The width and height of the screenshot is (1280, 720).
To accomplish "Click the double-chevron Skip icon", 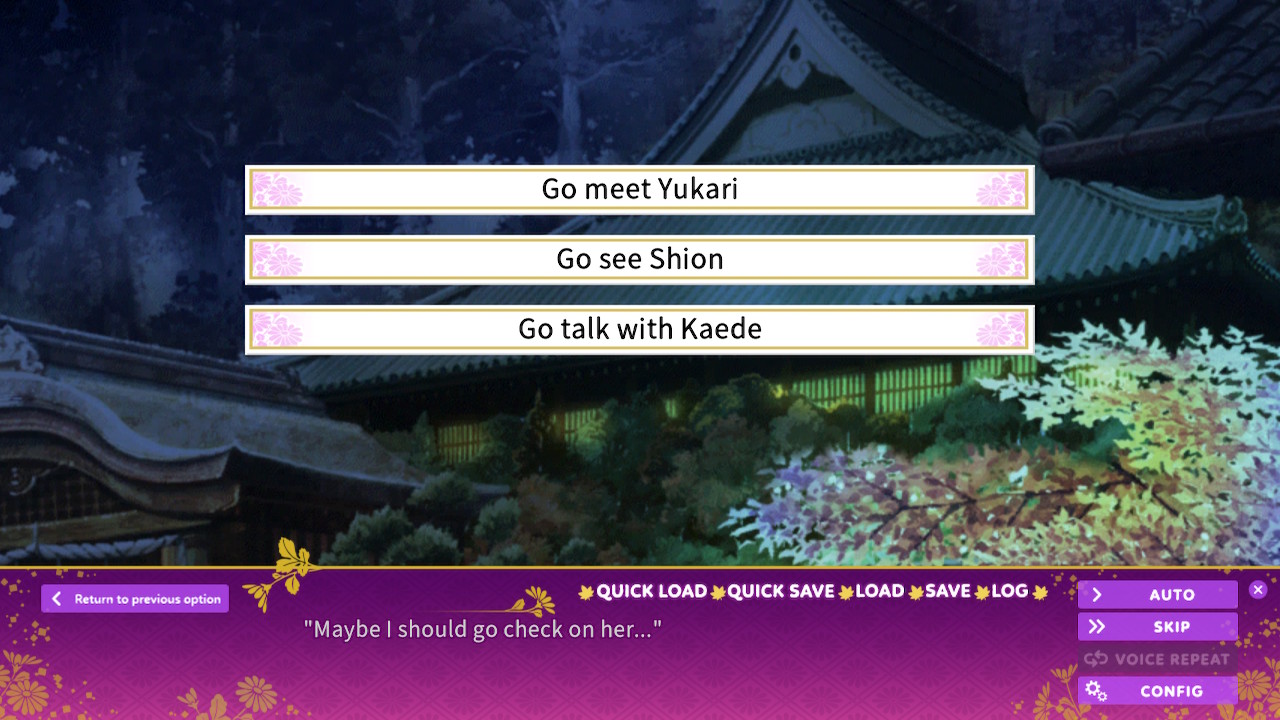I will [x=1097, y=627].
